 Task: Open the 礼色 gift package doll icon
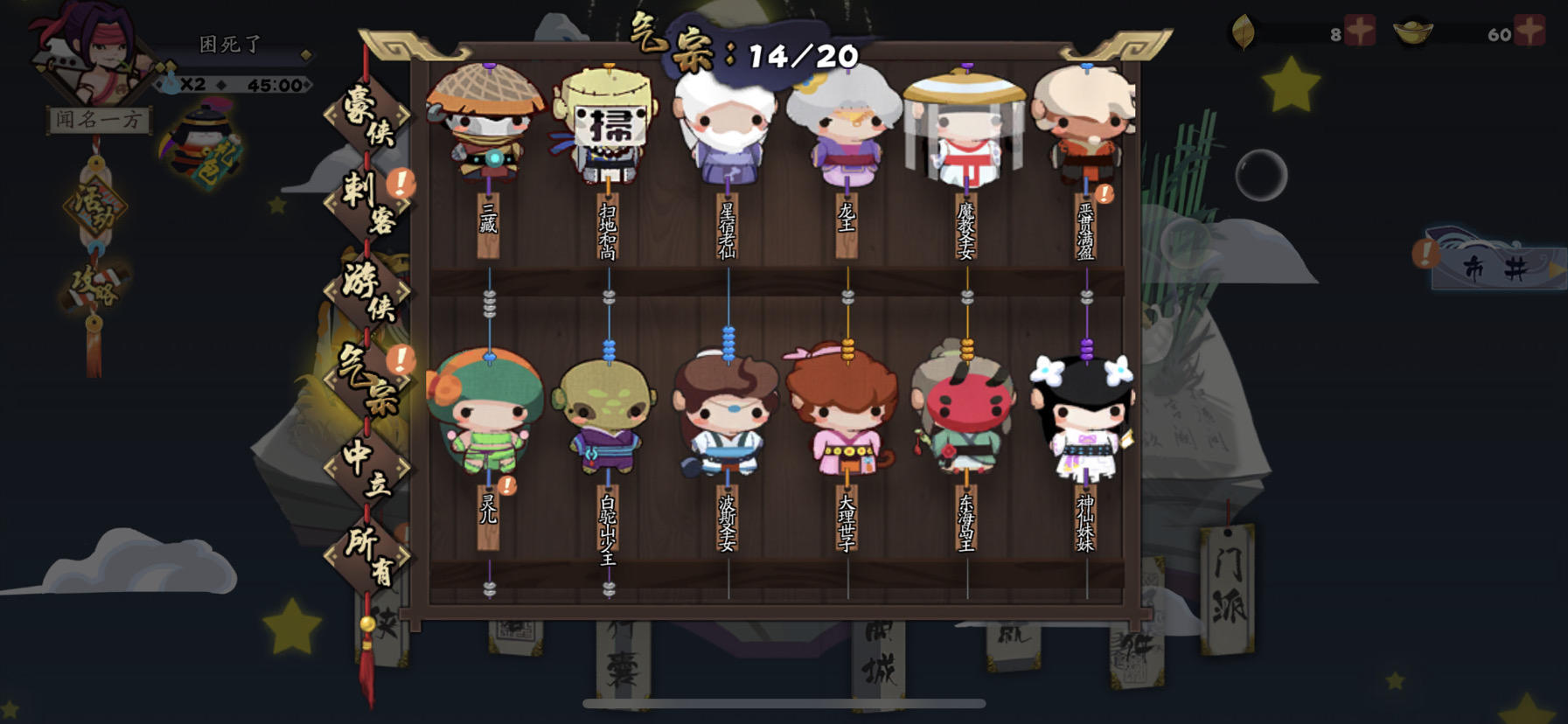pos(197,140)
